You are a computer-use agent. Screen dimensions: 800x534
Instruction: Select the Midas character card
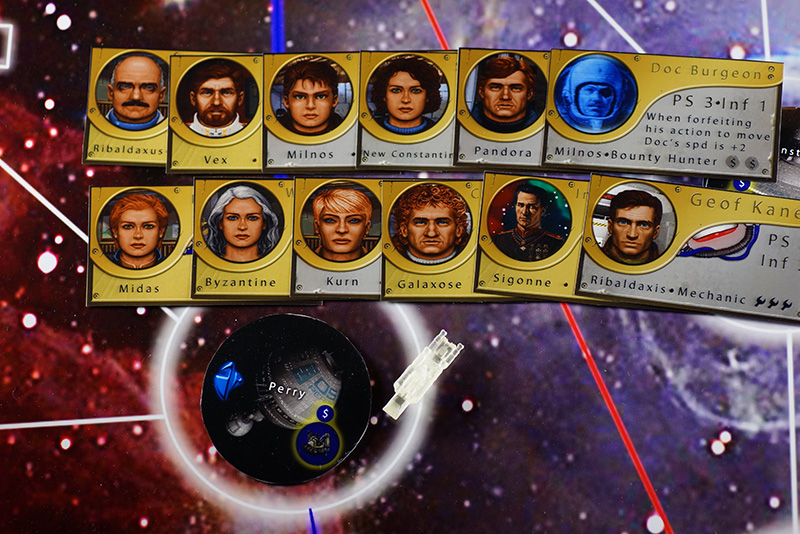pos(138,240)
